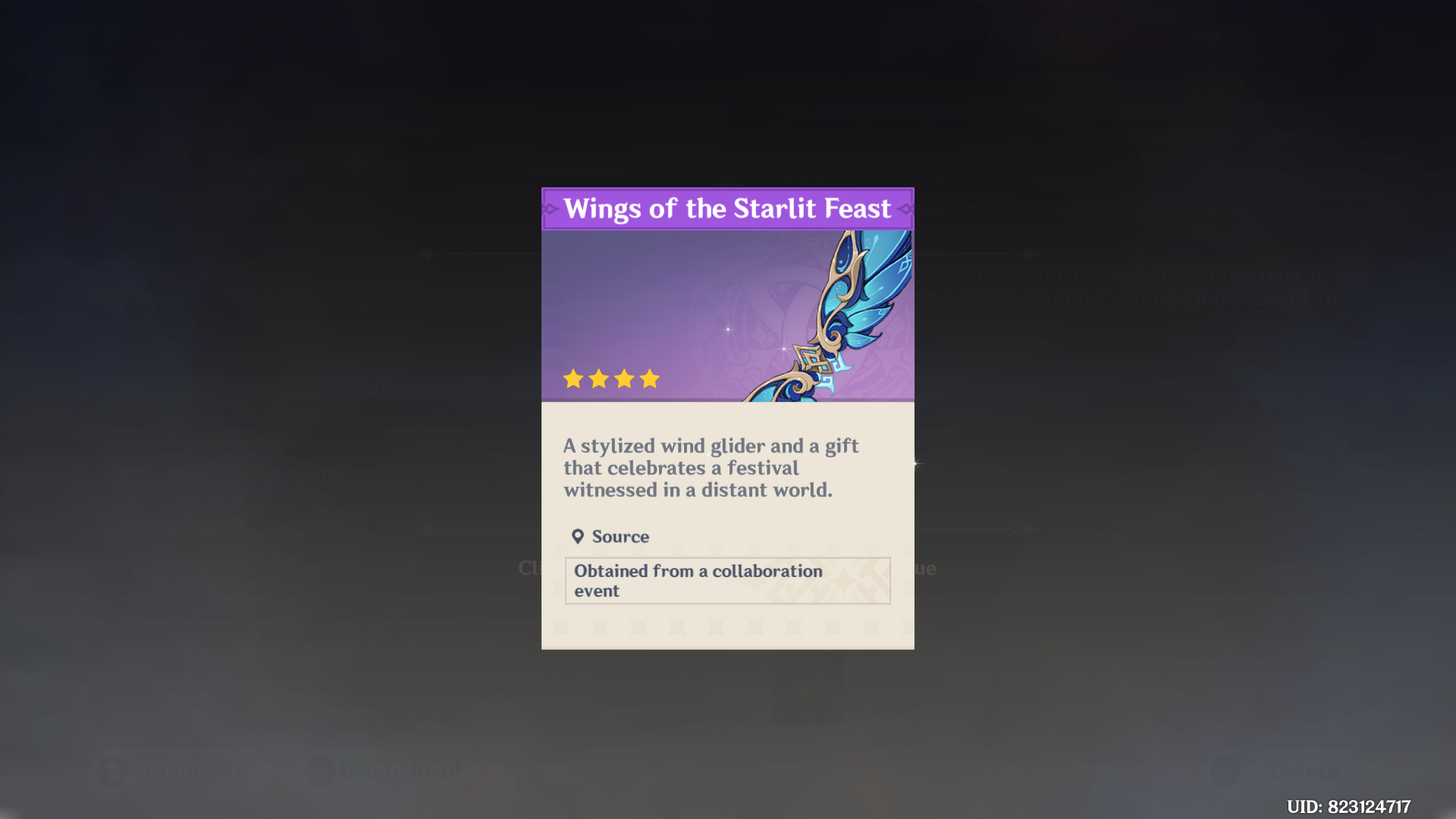Viewport: 1456px width, 819px height.
Task: Click the fourth rarity star
Action: pos(651,378)
